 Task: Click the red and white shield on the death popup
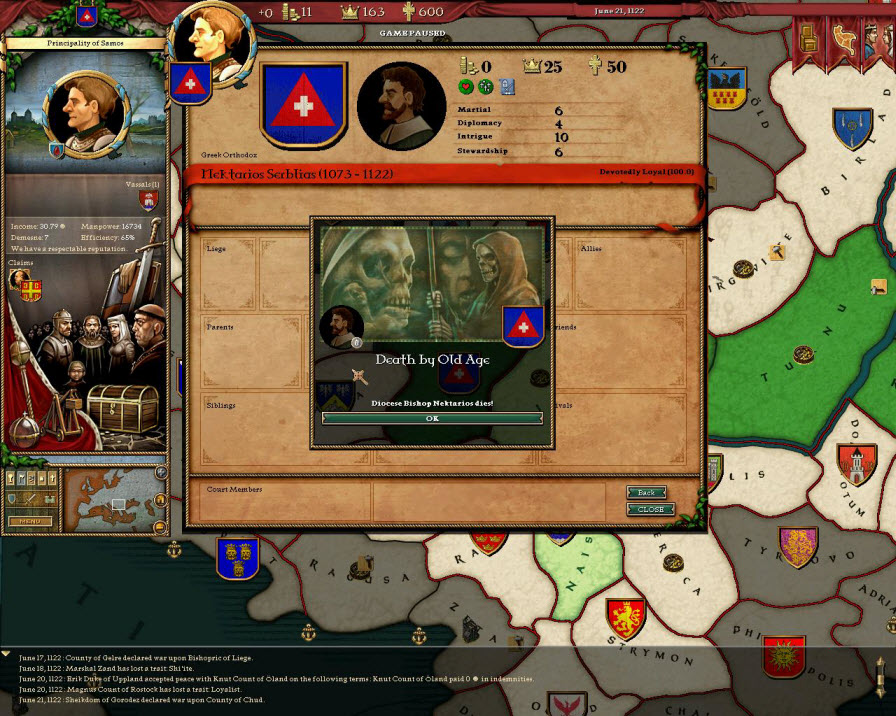523,326
